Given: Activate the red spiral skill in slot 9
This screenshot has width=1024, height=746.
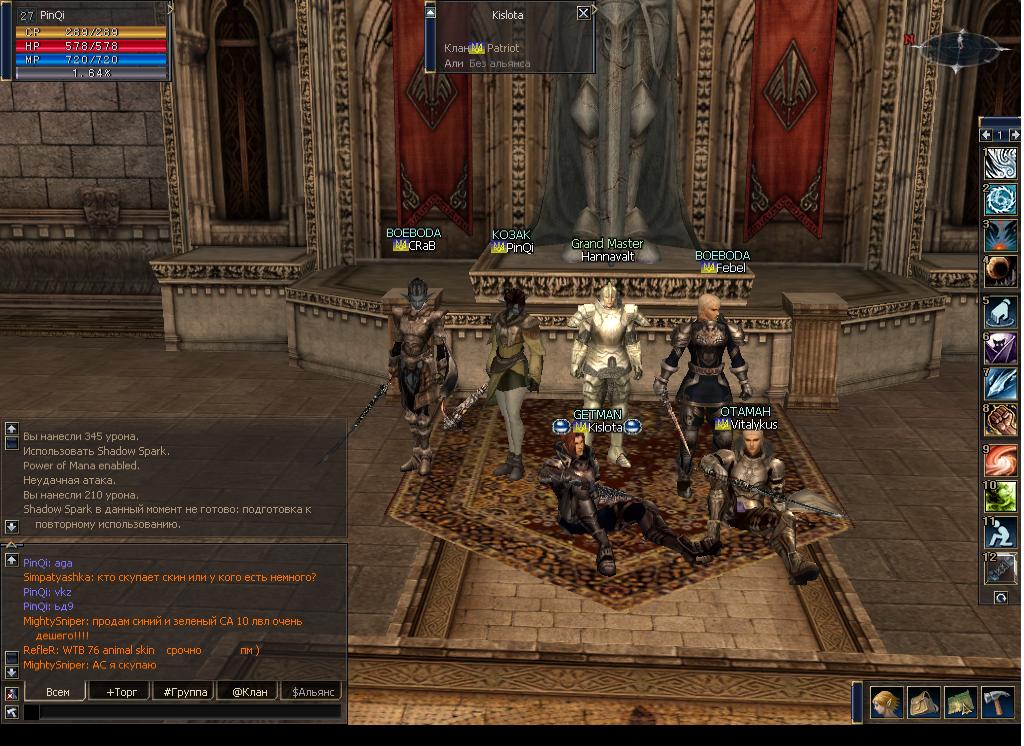Looking at the screenshot, I should [1000, 459].
